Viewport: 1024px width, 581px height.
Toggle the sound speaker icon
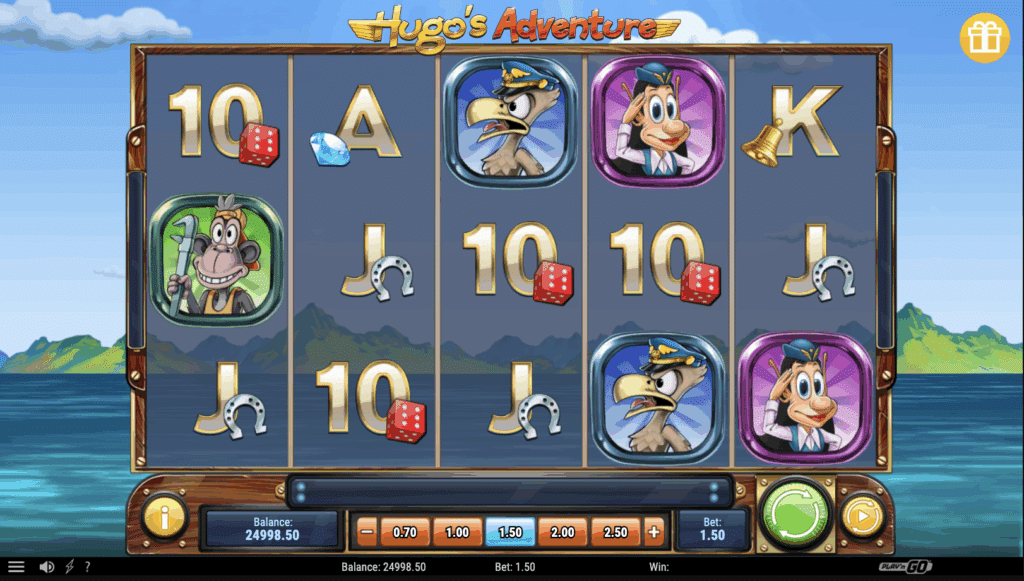coord(46,567)
